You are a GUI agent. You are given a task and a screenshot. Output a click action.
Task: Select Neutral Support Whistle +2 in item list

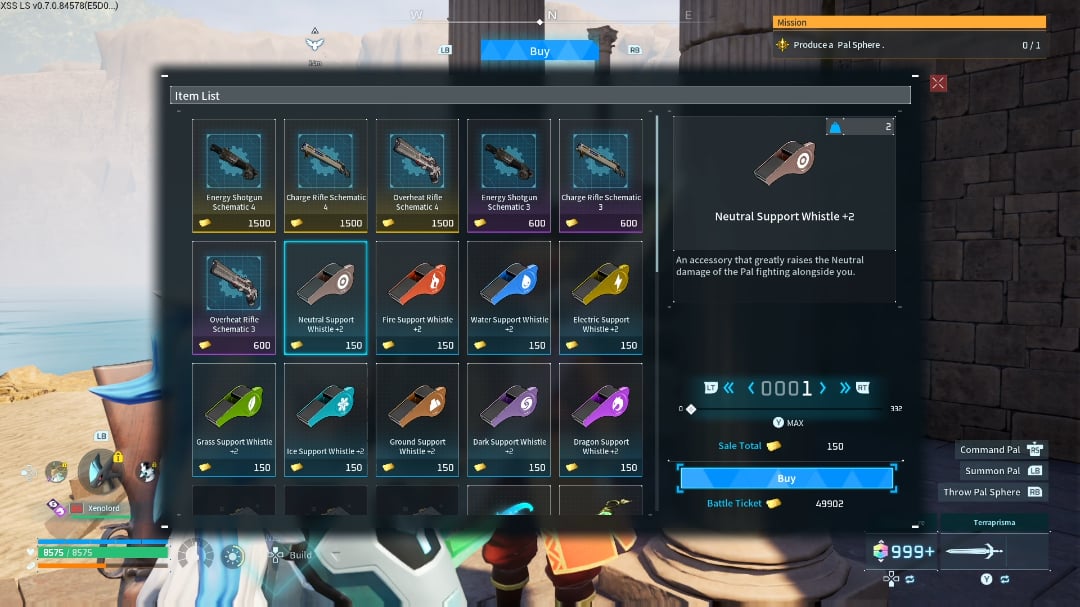point(326,297)
